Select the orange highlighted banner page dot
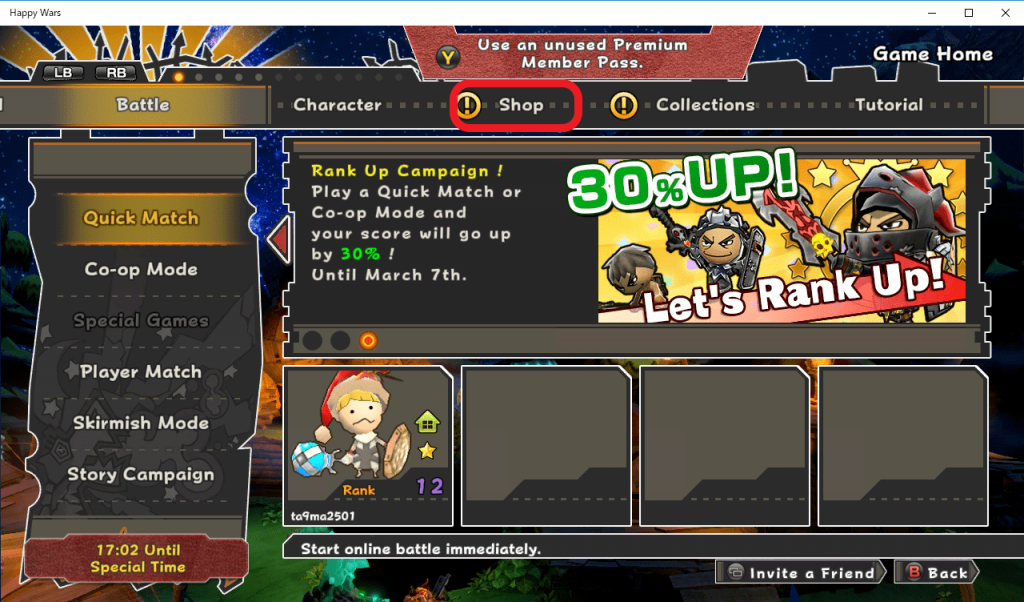1024x602 pixels. coord(368,341)
